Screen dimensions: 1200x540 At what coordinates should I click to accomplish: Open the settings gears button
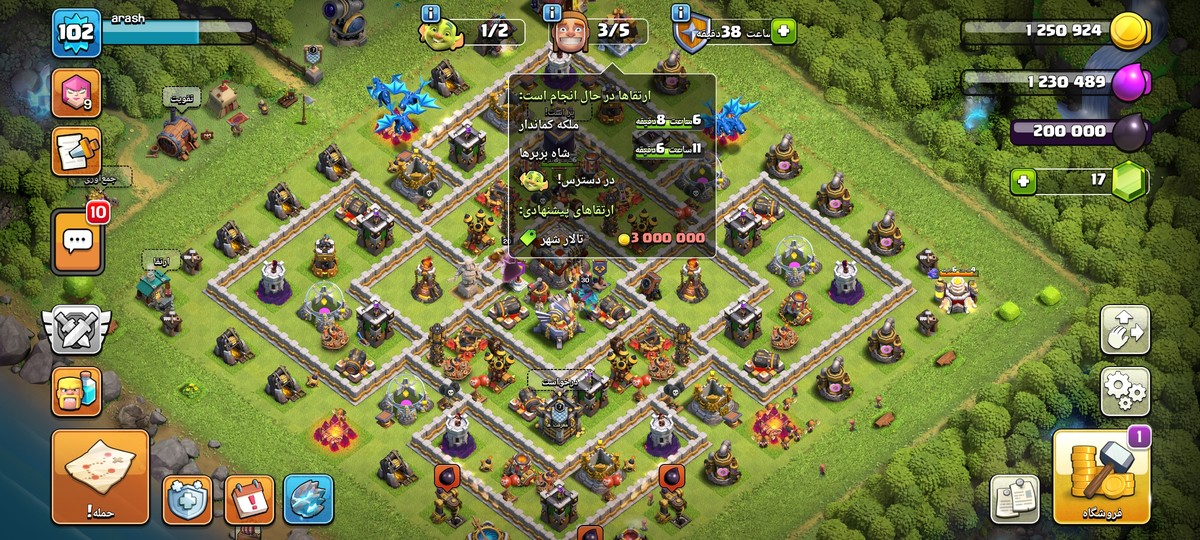pyautogui.click(x=1125, y=391)
